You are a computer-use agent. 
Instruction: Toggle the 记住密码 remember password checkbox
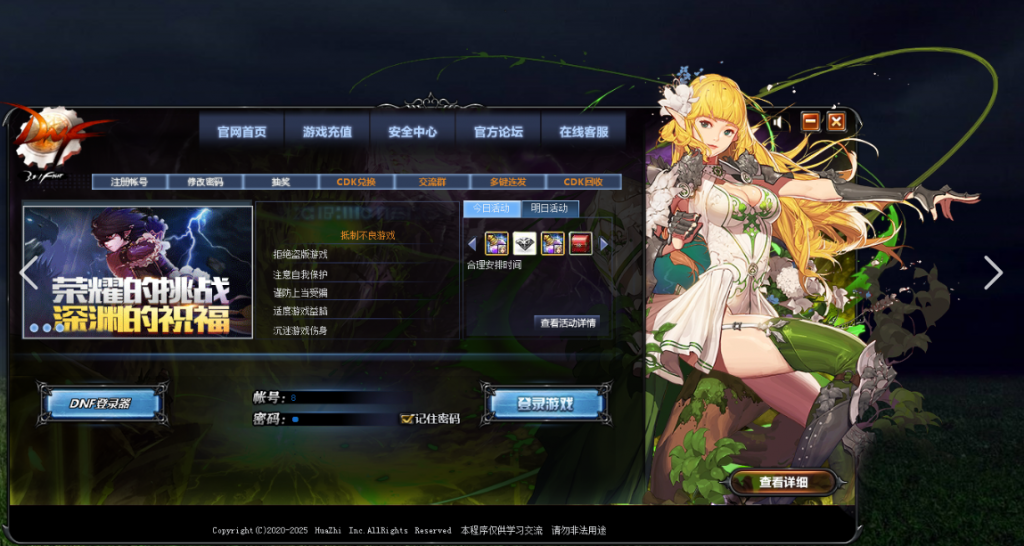pos(407,418)
